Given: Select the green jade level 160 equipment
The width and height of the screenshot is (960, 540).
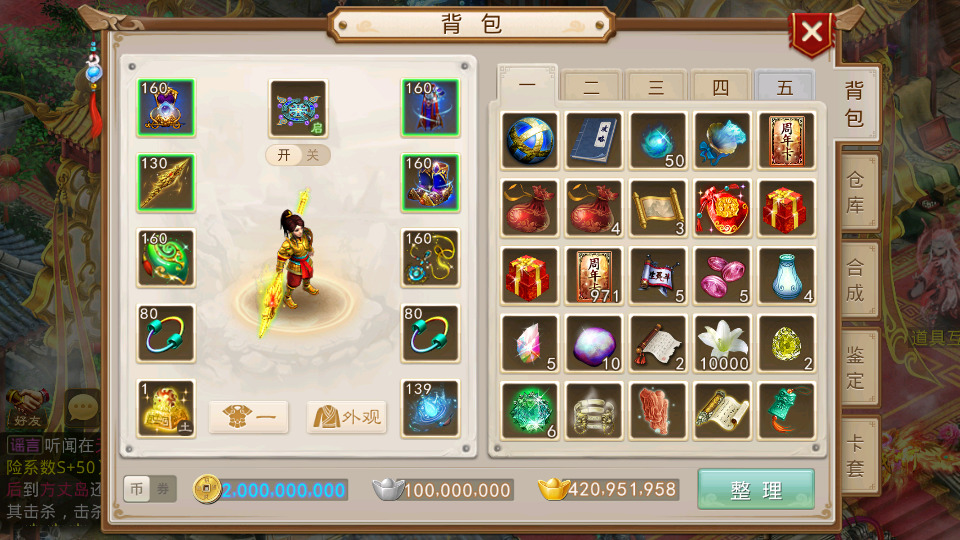Looking at the screenshot, I should (x=166, y=257).
